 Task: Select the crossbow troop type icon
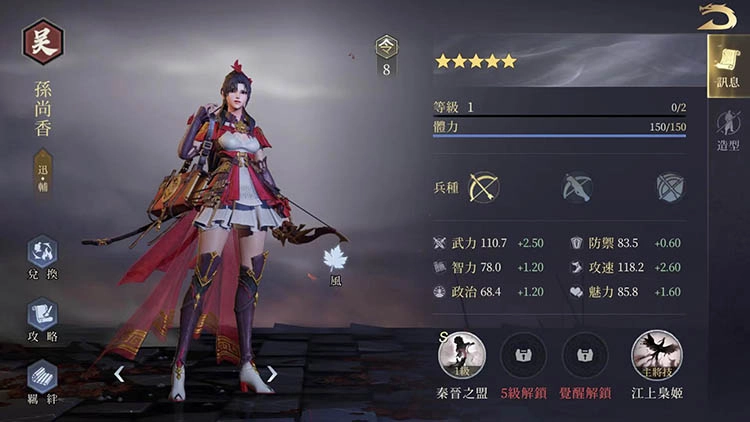(x=577, y=187)
